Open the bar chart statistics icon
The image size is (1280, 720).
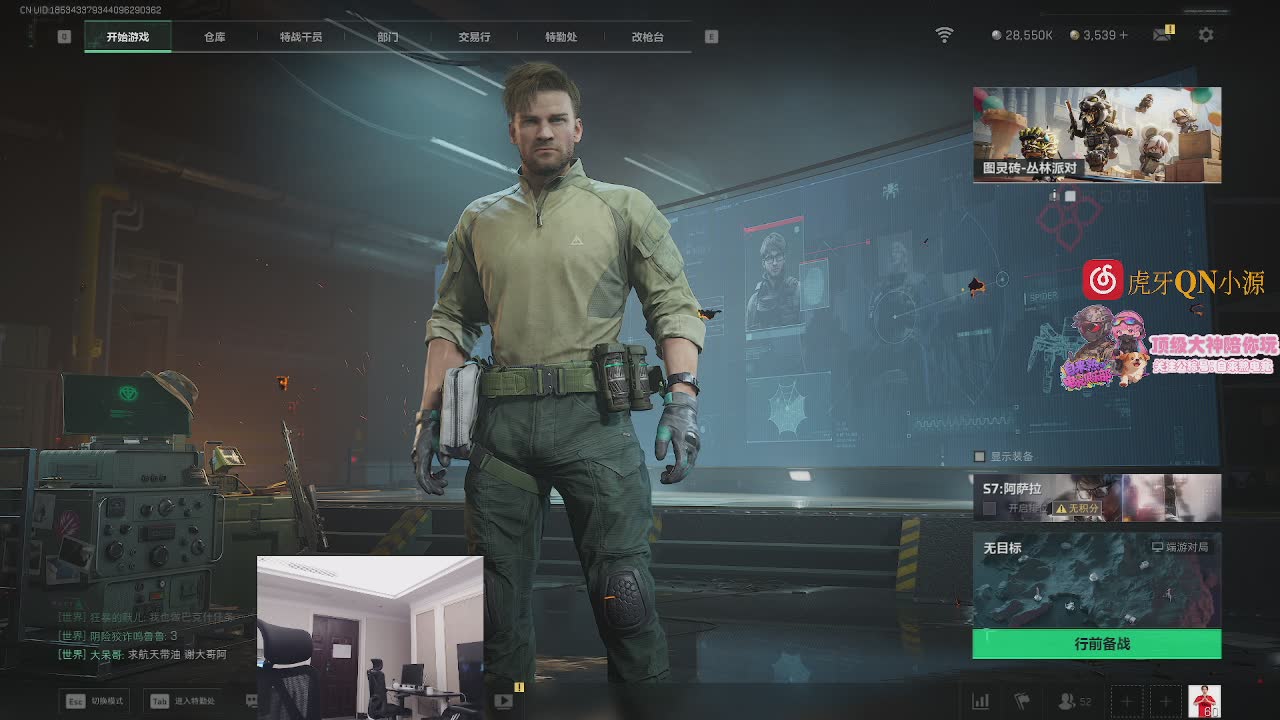pos(981,702)
